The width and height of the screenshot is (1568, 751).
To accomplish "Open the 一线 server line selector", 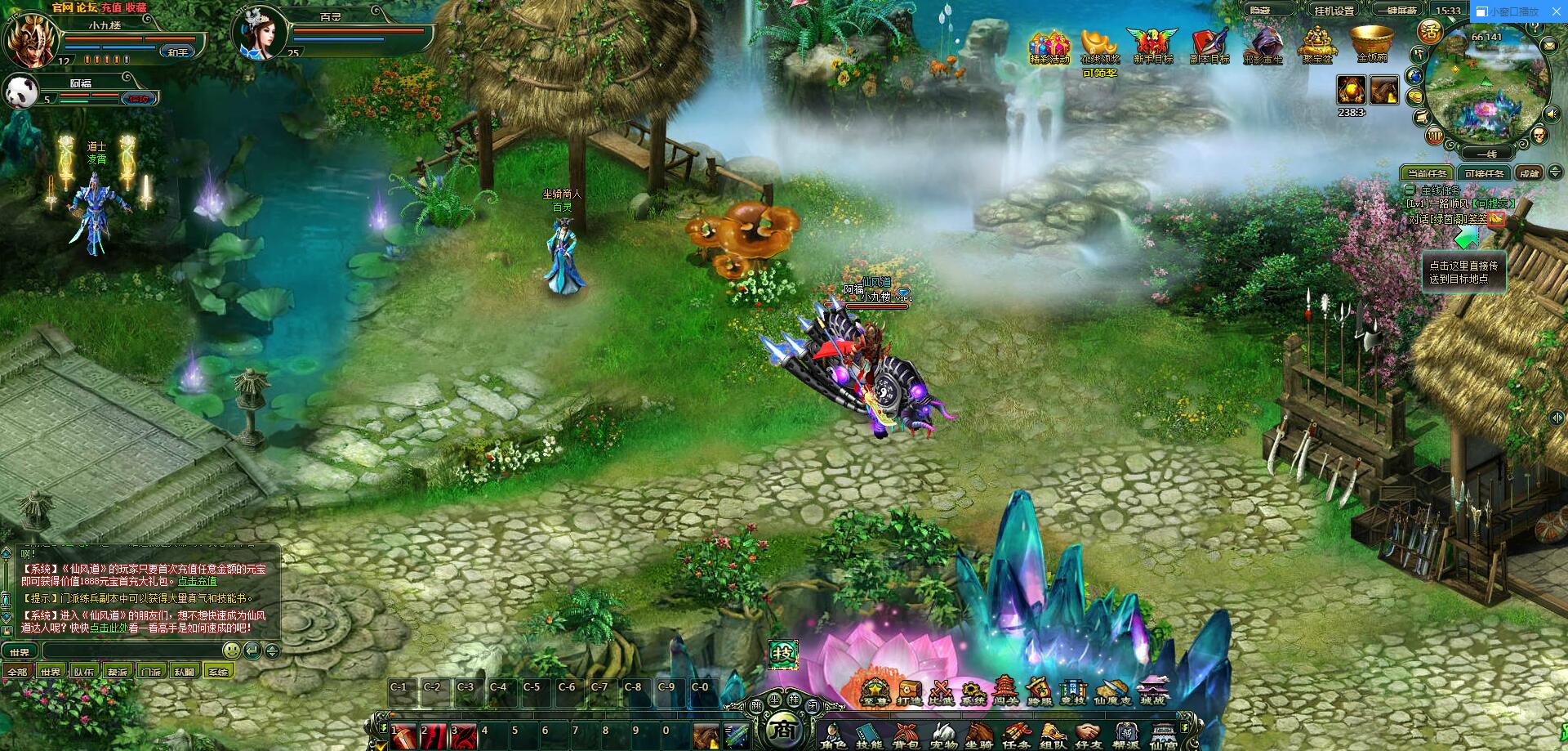I will click(1486, 154).
